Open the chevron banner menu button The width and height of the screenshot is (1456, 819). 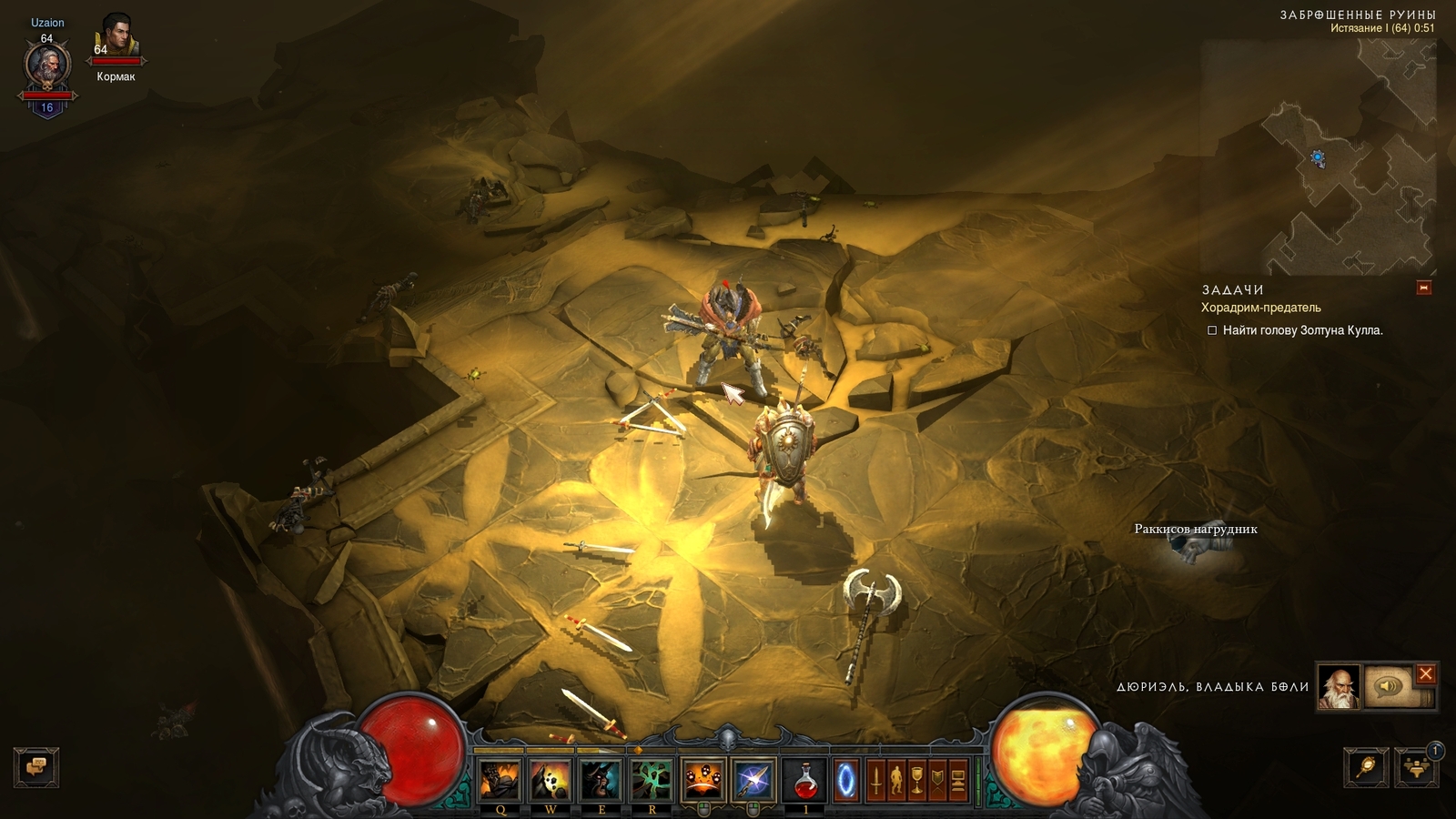click(937, 781)
